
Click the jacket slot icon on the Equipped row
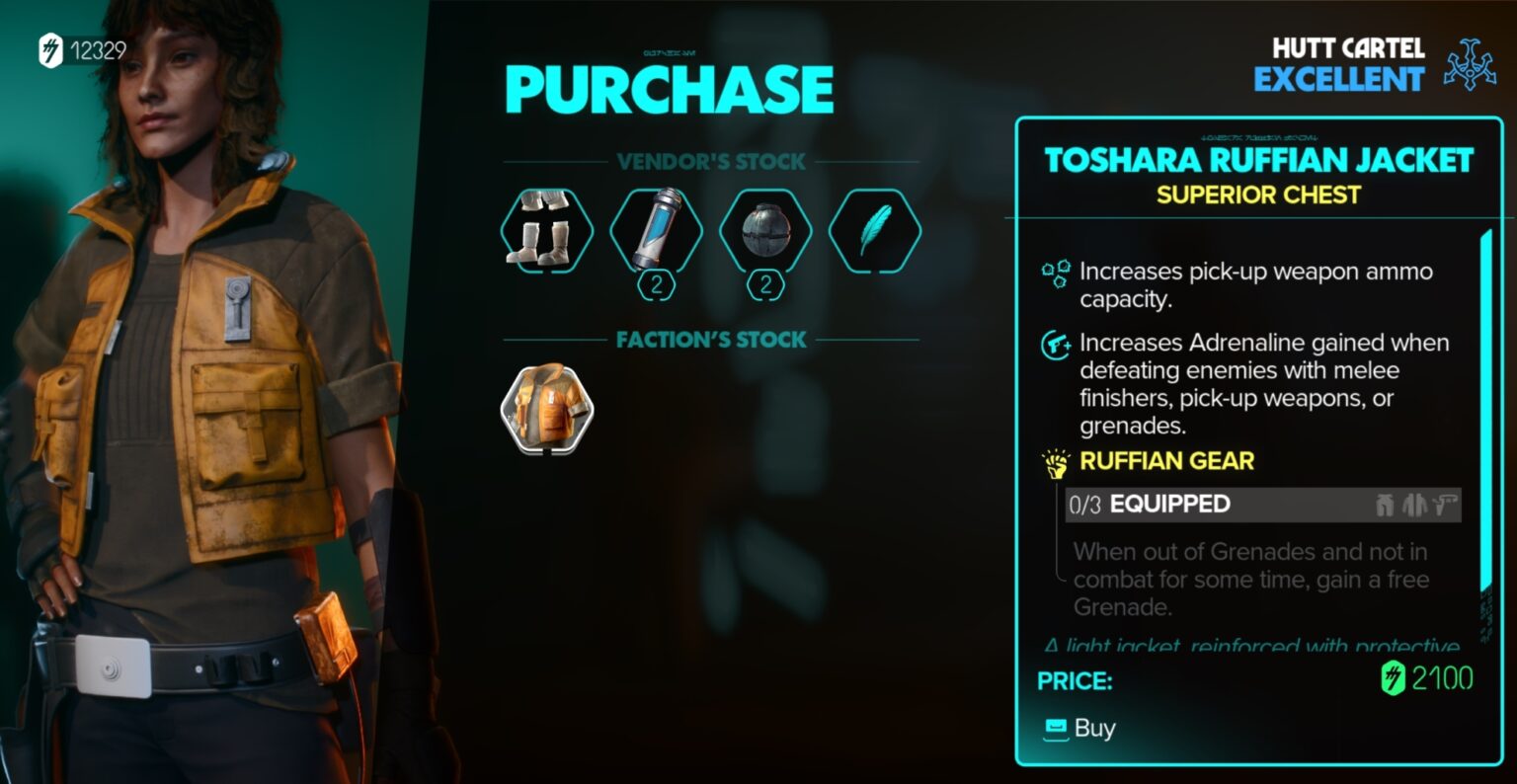coord(1414,505)
